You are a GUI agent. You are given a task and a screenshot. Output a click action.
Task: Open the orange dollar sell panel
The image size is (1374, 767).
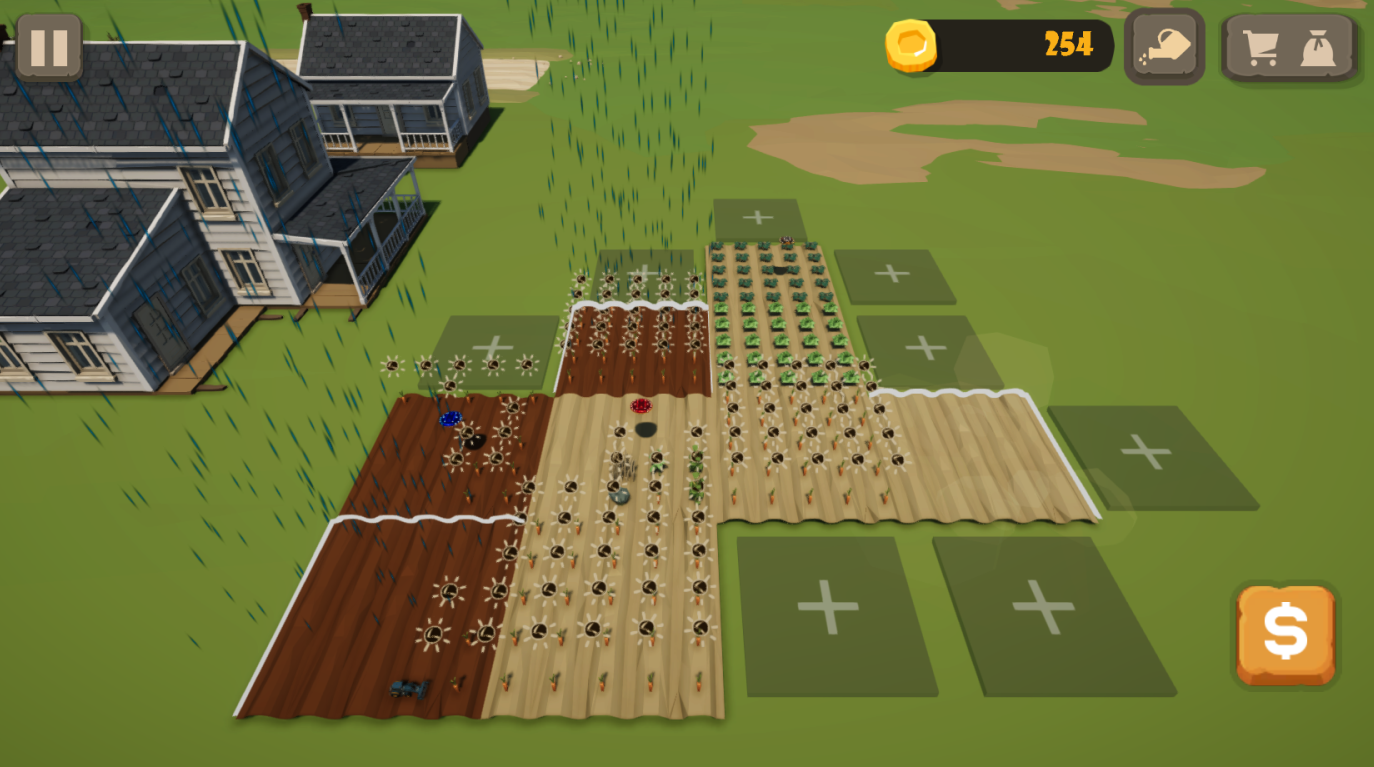pos(1285,635)
